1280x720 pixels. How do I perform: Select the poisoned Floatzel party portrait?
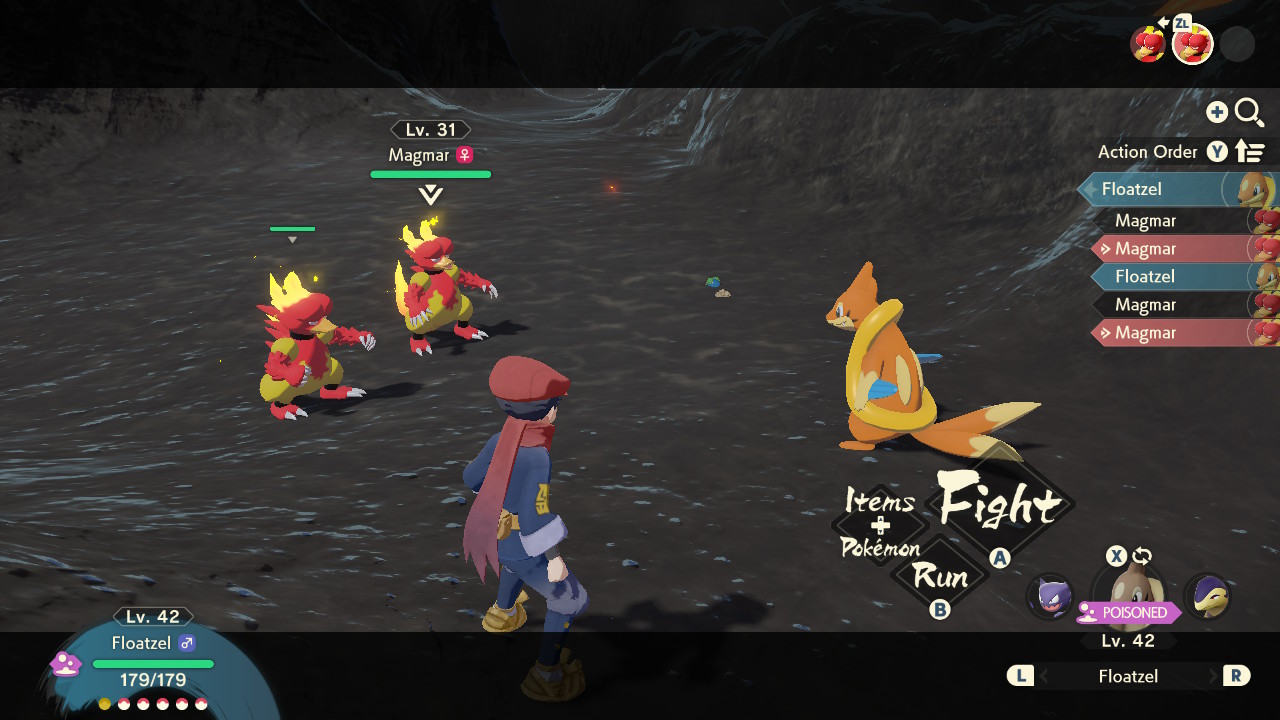[x=1128, y=590]
